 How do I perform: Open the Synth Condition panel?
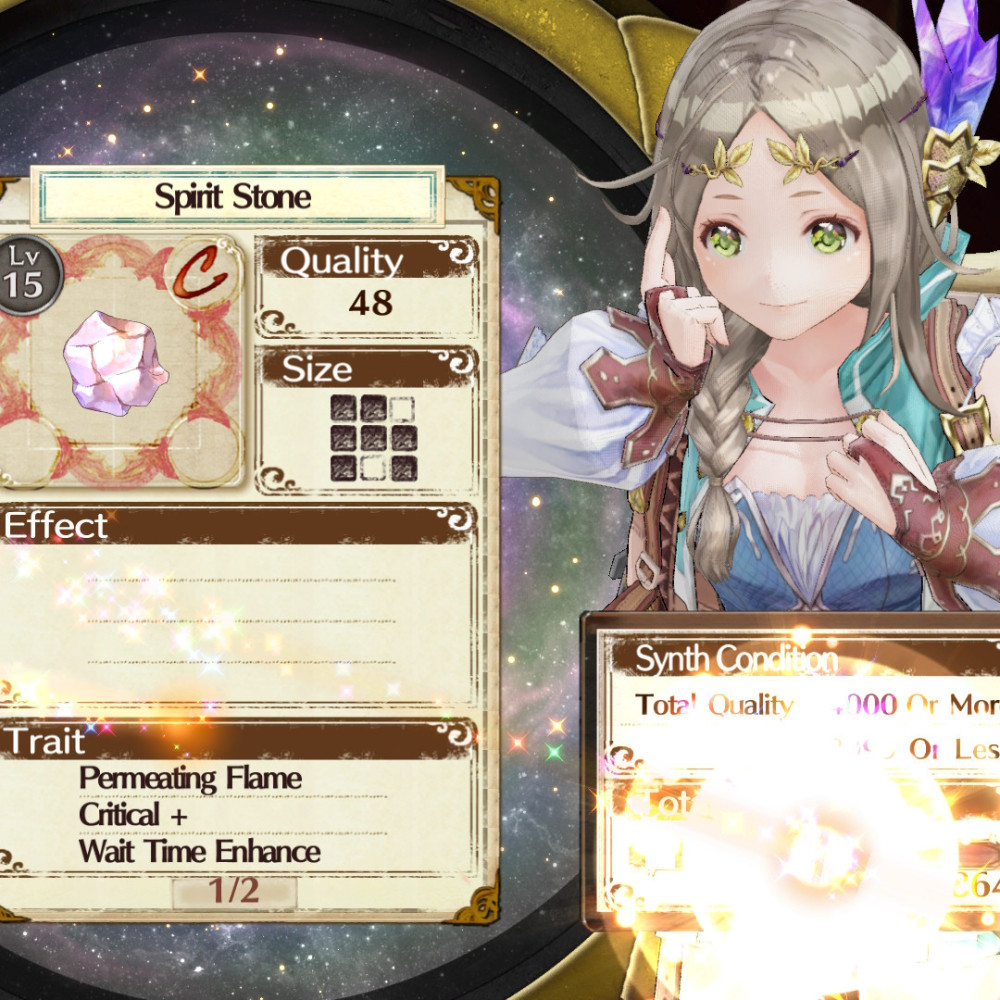[x=736, y=660]
